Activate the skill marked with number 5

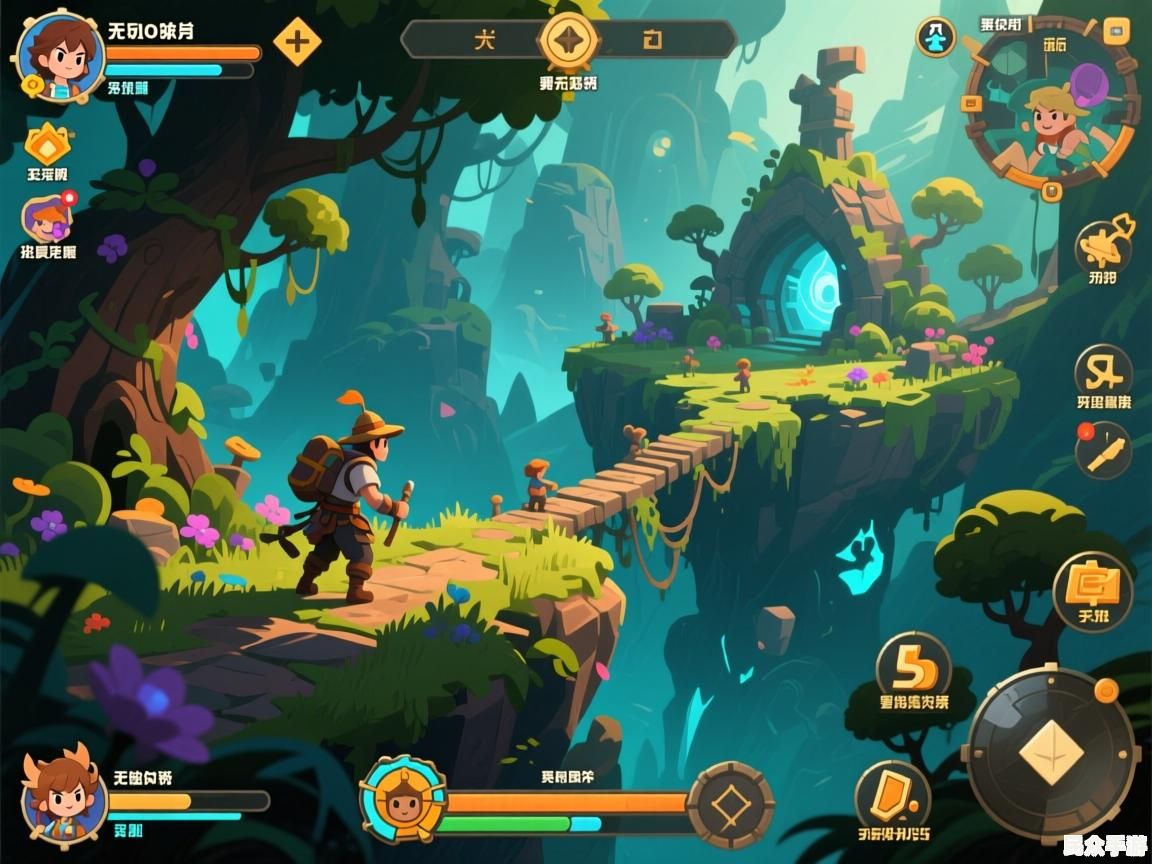913,669
